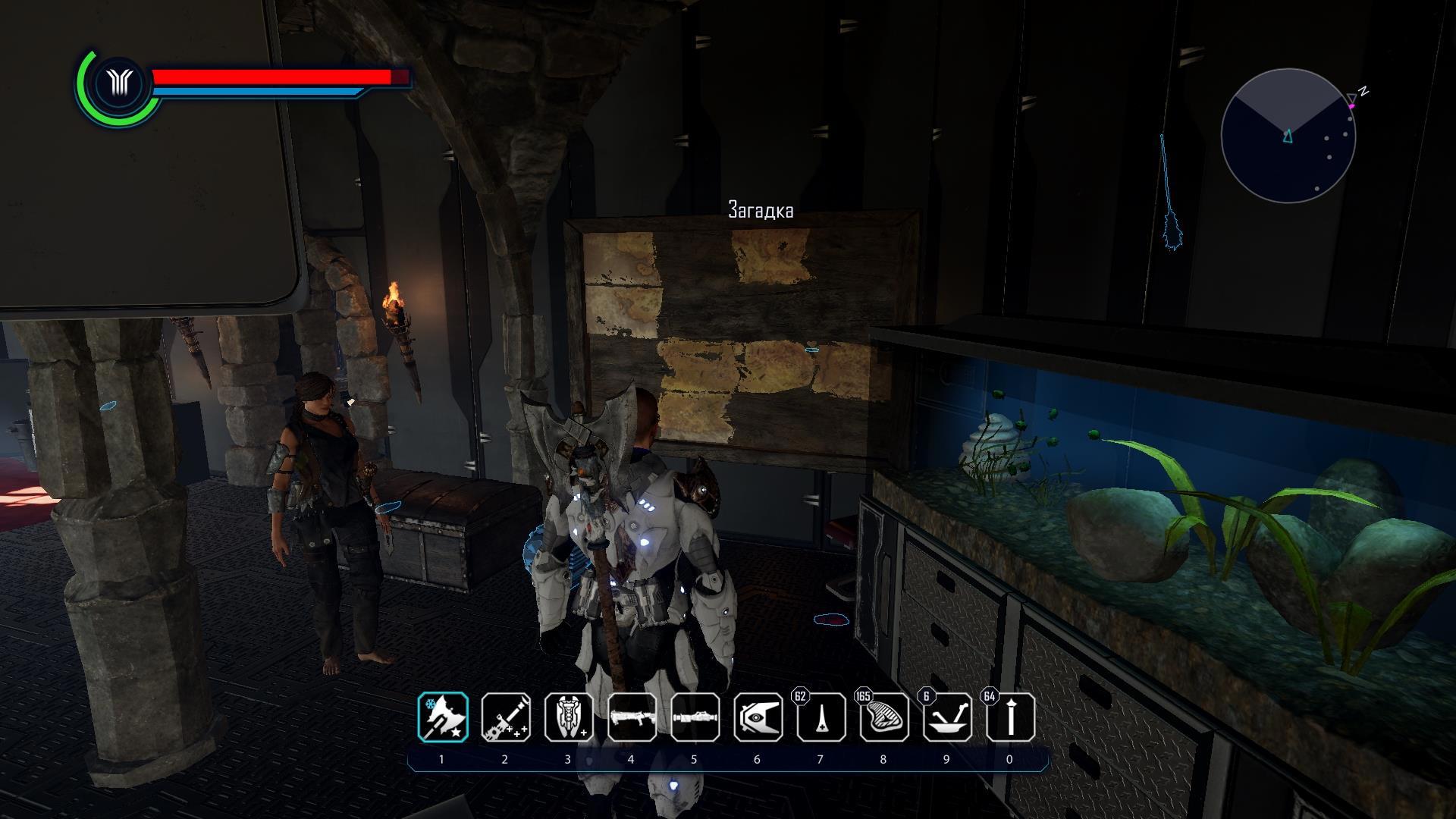Click the character emblem beside the health bar

119,83
